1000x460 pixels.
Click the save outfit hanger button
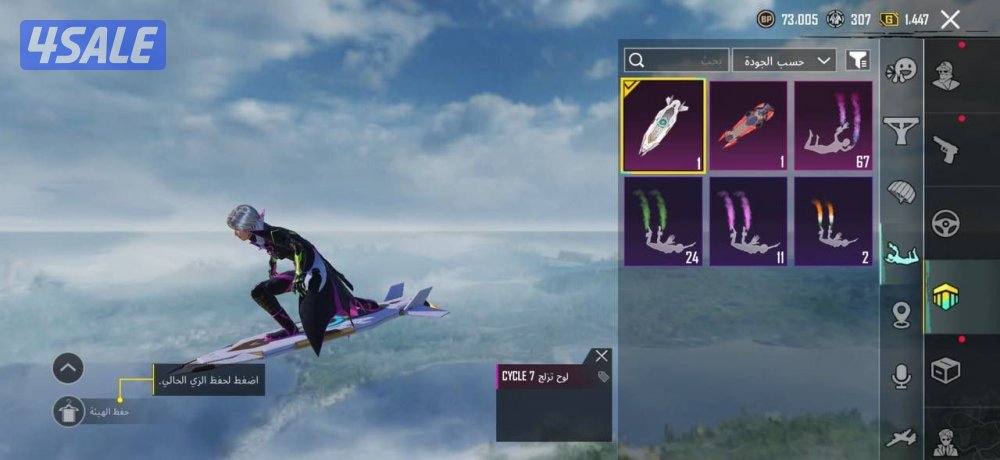point(67,411)
